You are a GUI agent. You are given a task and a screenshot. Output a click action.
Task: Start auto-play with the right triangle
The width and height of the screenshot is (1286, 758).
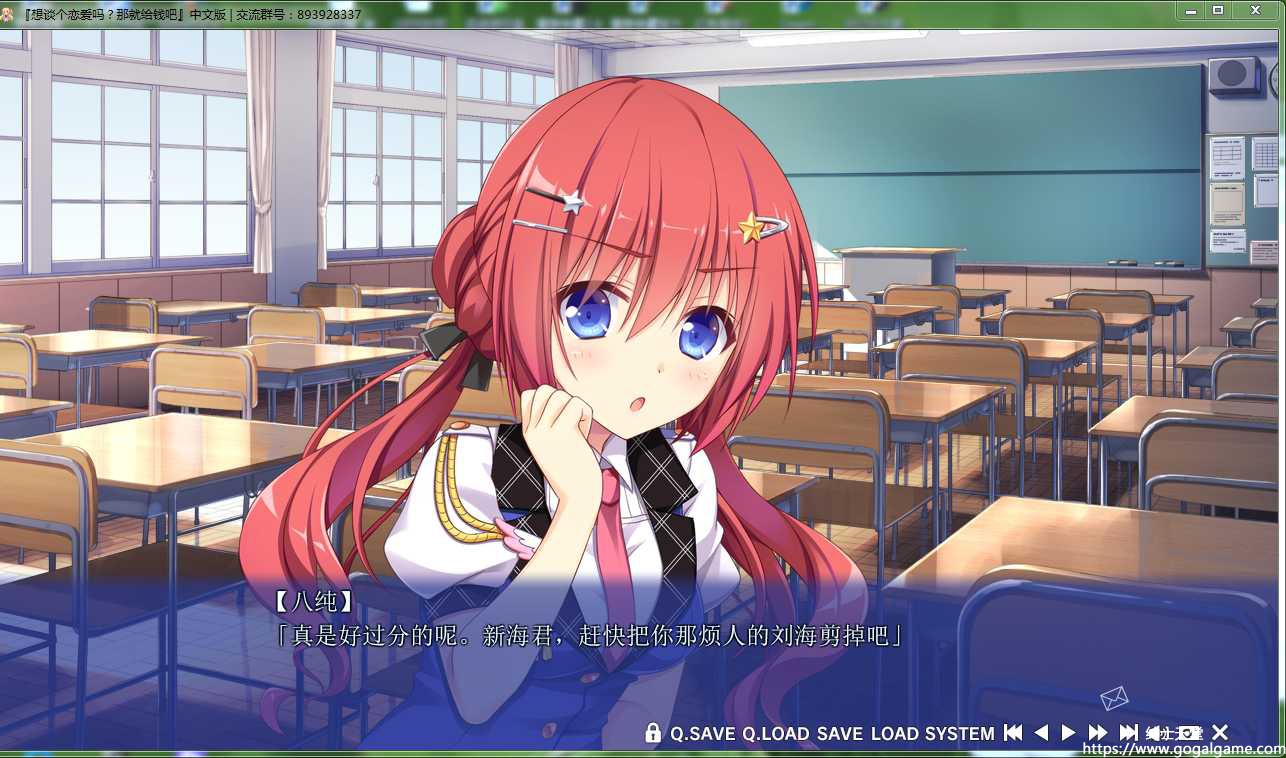pos(1068,733)
